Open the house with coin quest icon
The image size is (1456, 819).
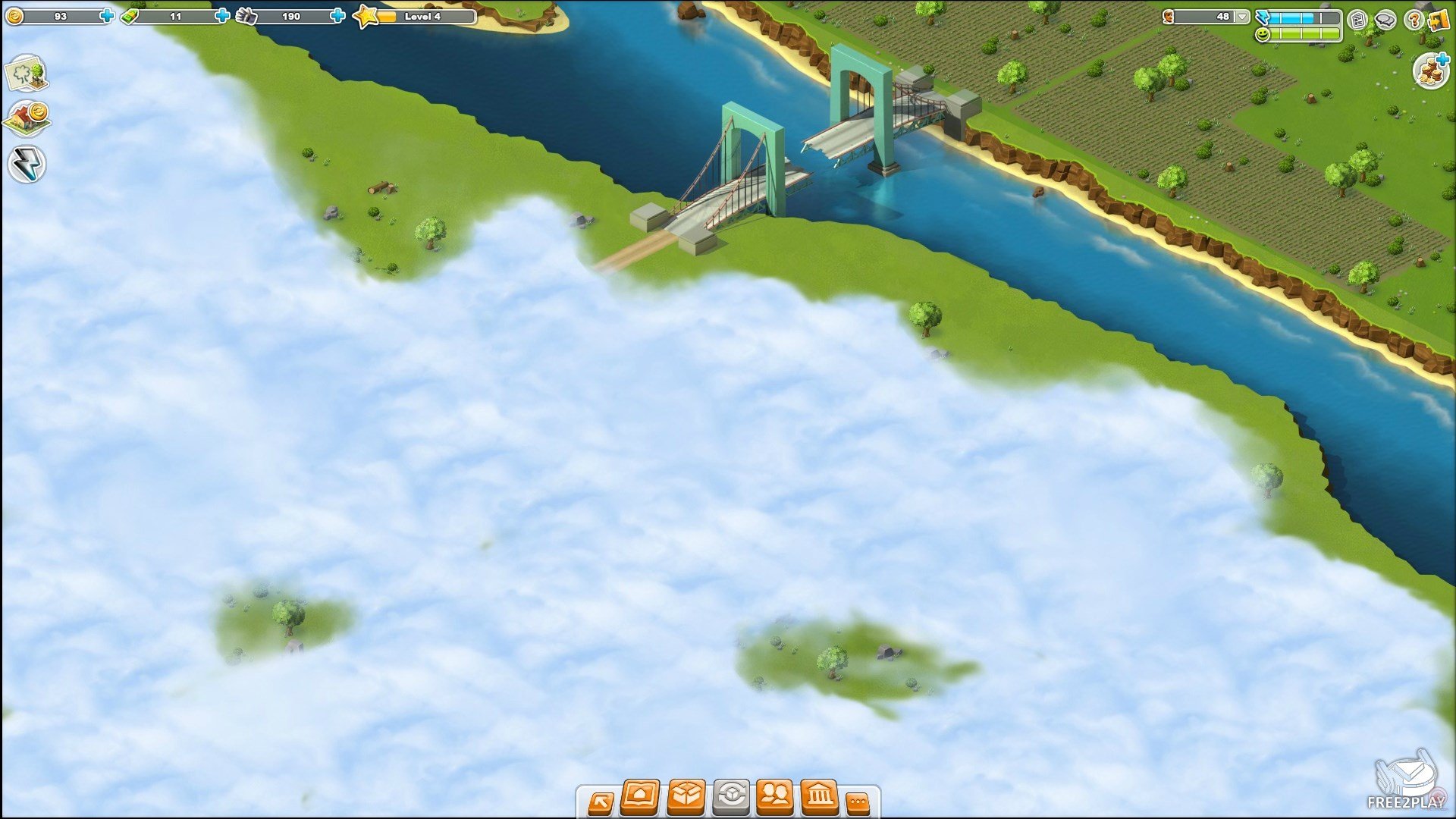[x=27, y=118]
